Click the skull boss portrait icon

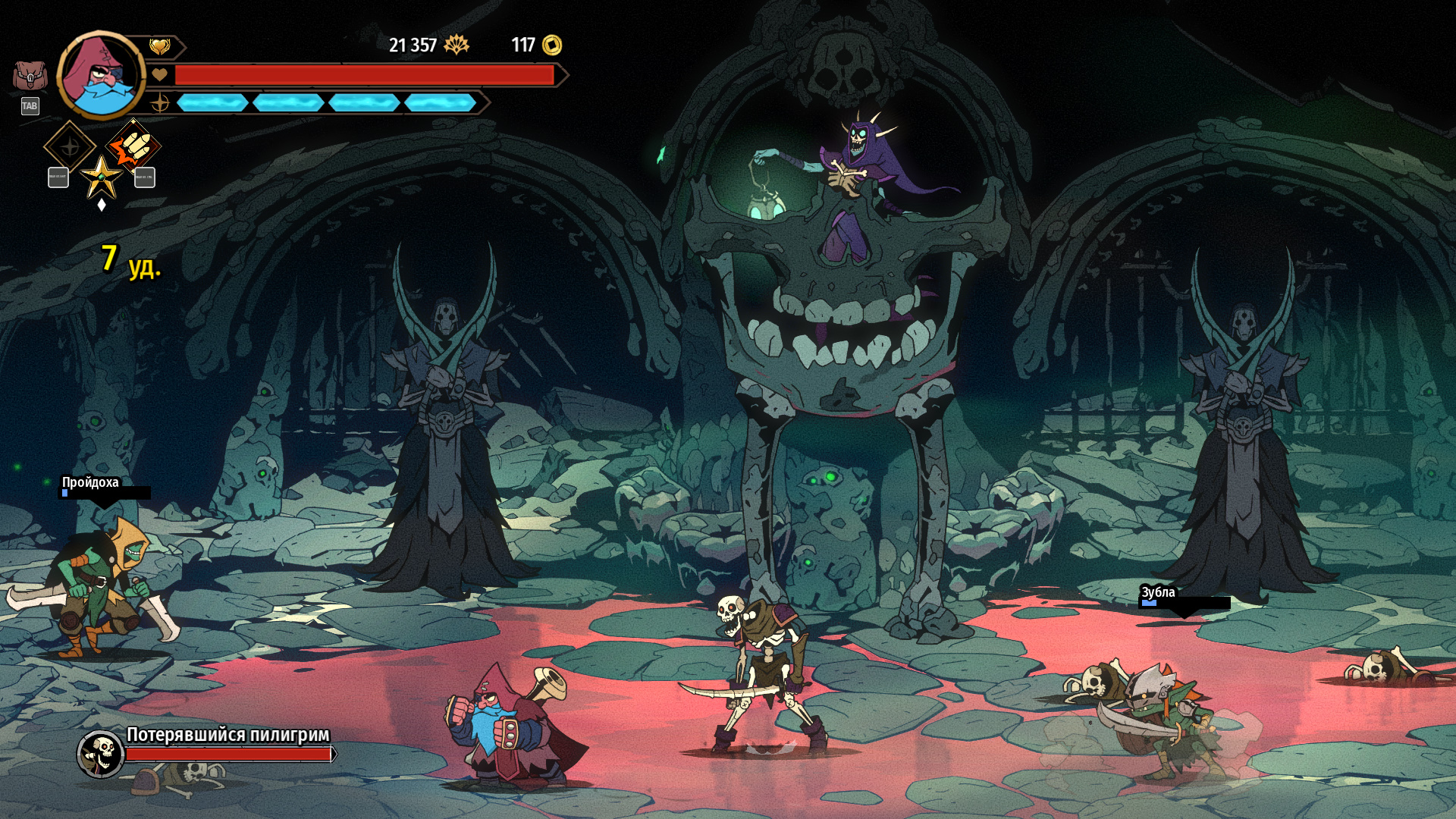point(101,753)
